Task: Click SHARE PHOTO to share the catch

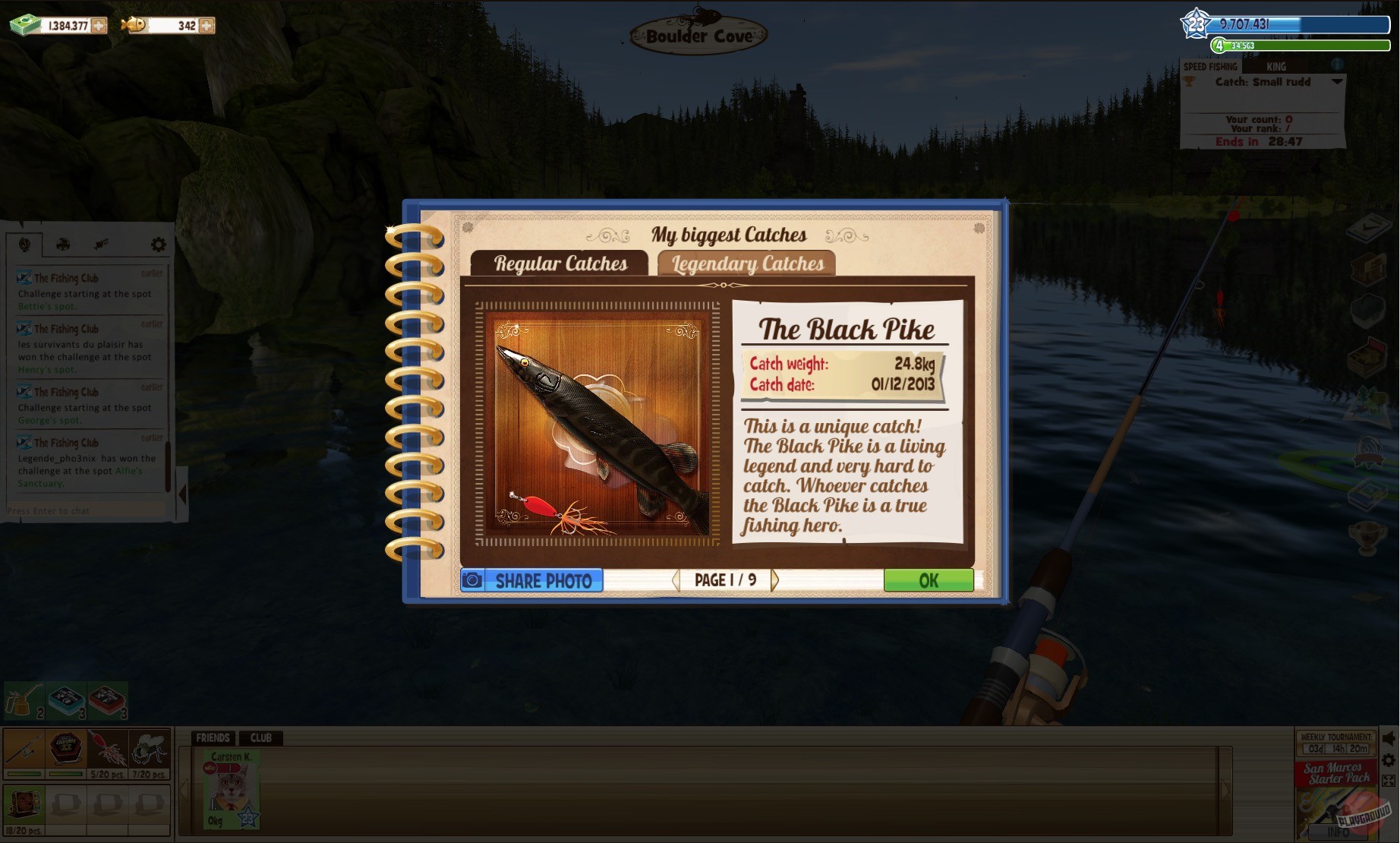Action: (531, 580)
